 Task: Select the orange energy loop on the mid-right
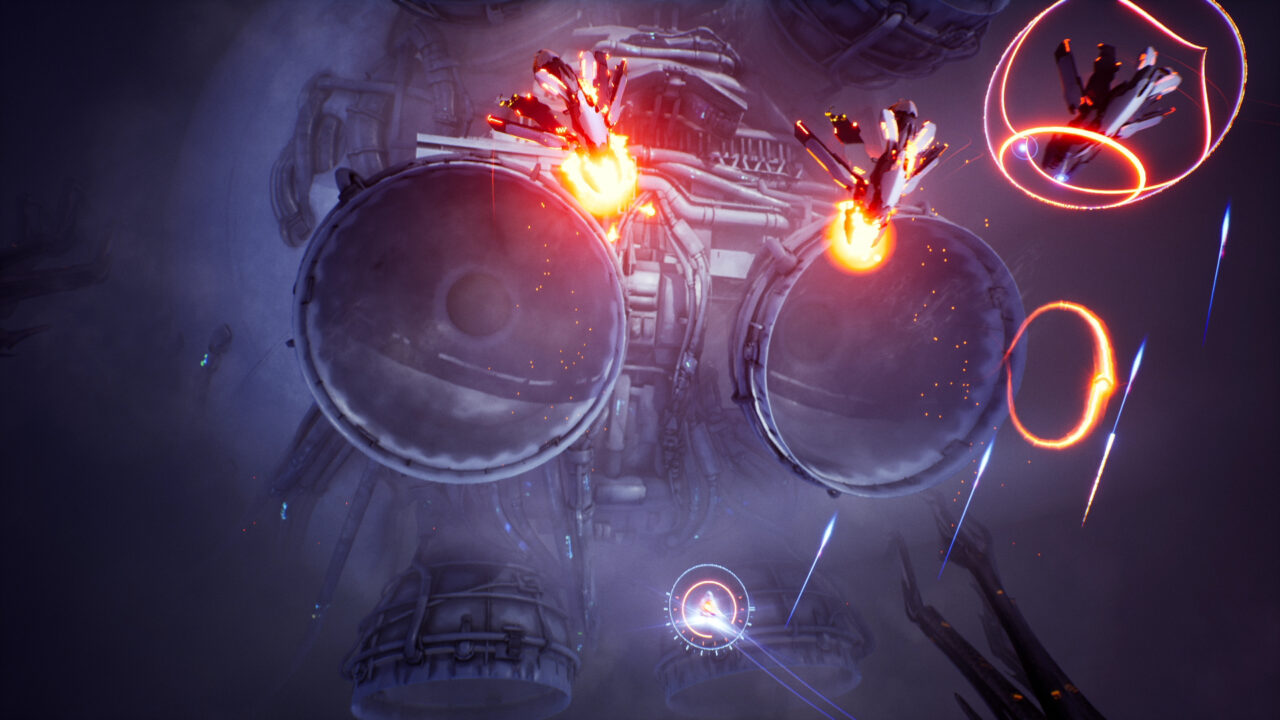[x=1060, y=375]
